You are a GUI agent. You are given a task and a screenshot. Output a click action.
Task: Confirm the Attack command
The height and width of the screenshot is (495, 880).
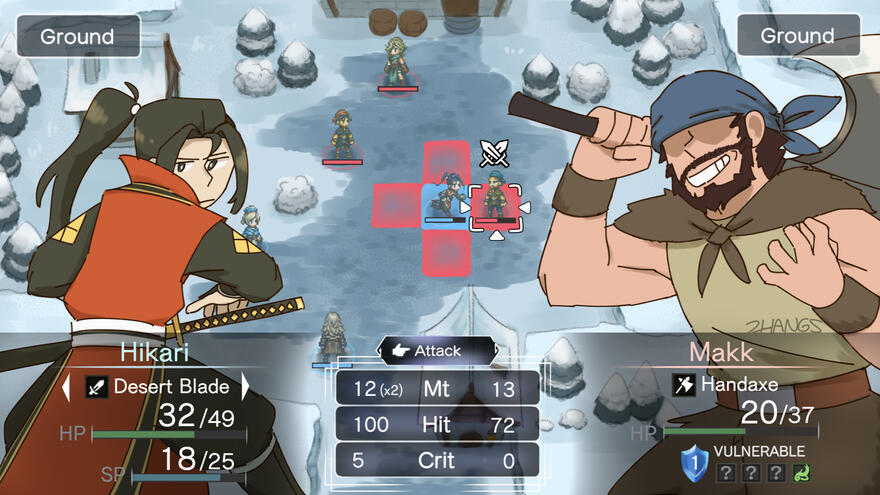click(x=437, y=351)
